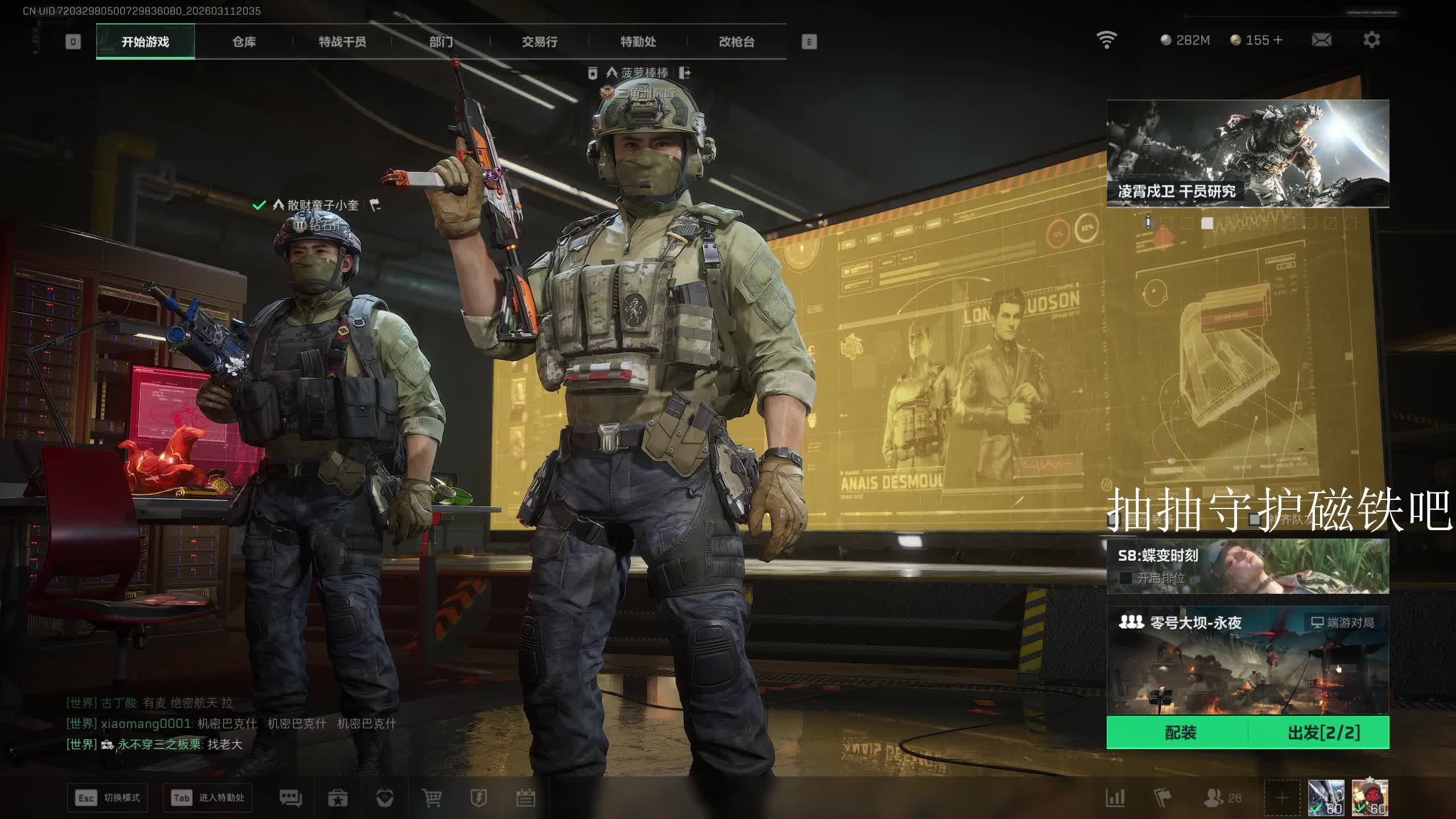
Task: Switch to the 仓库 tab
Action: [244, 42]
